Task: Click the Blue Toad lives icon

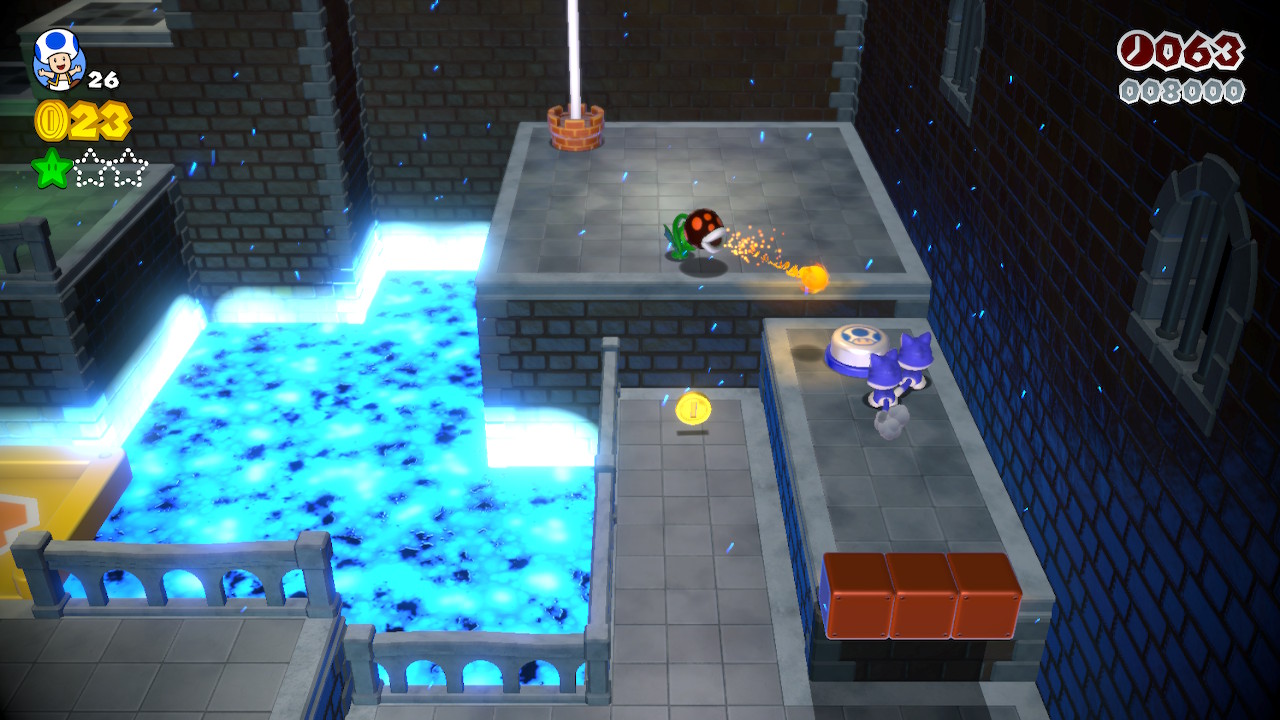Action: click(58, 61)
